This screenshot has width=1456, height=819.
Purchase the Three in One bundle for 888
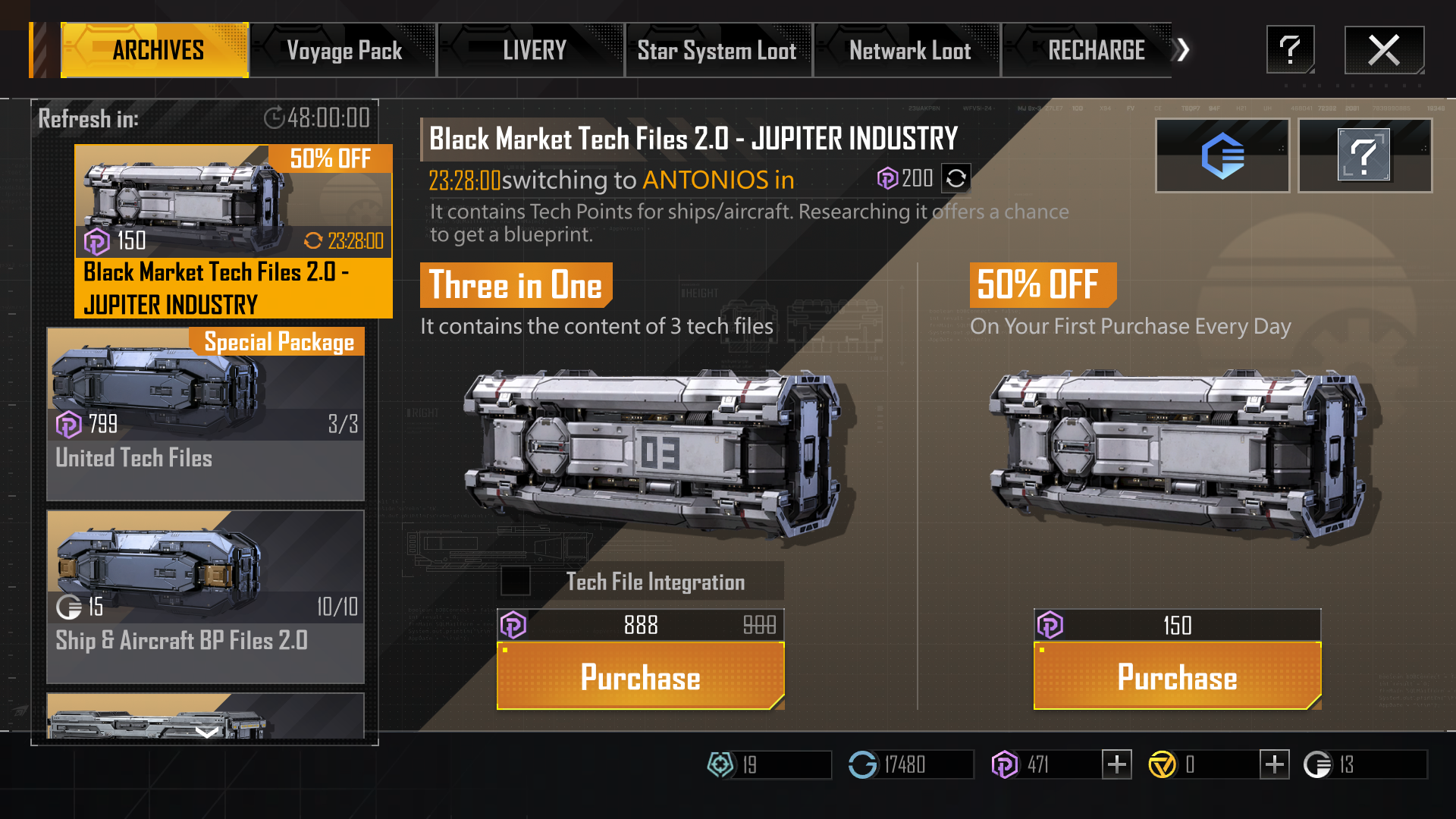640,676
